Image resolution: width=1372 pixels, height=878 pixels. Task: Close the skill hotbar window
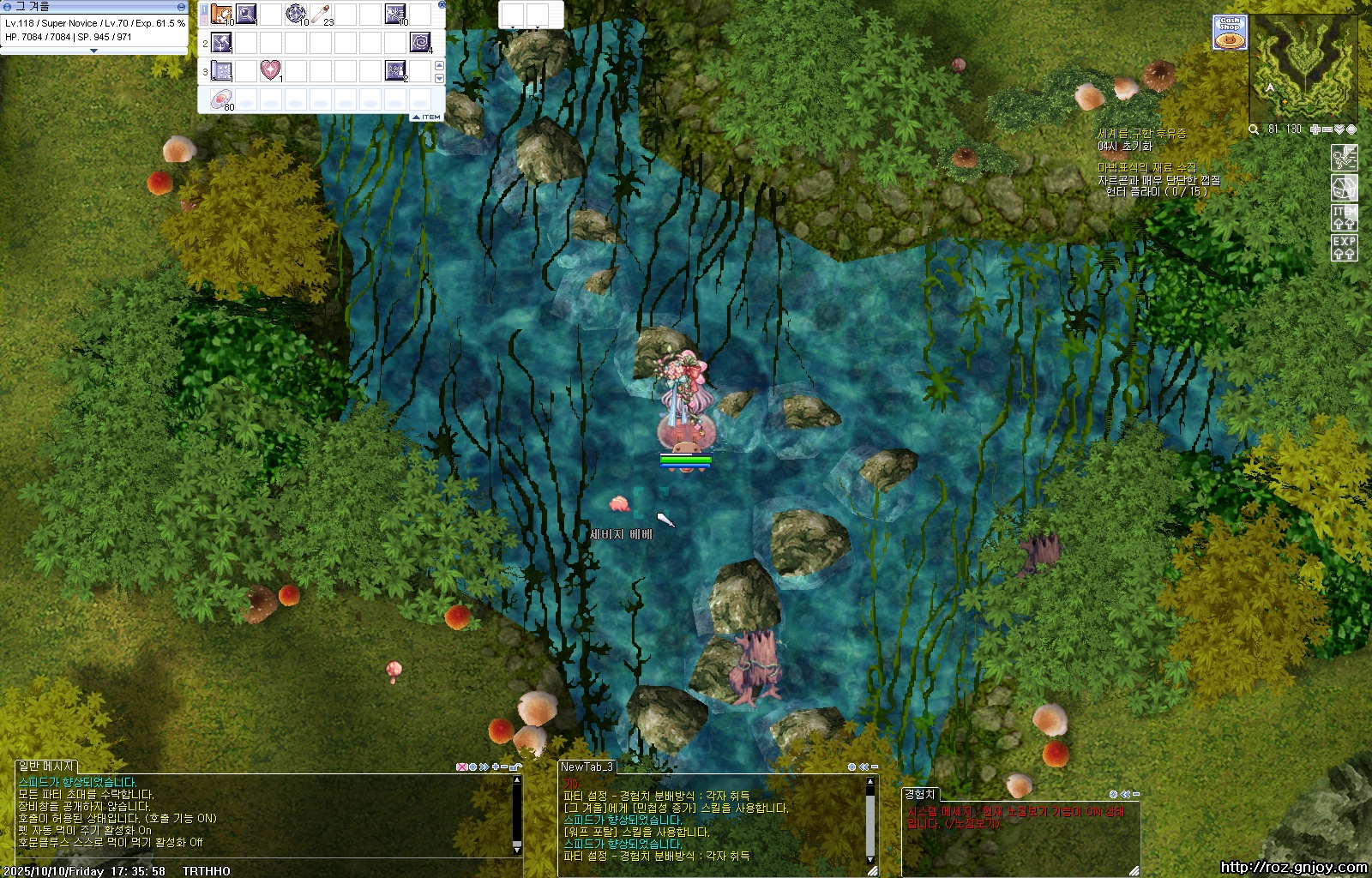(x=442, y=5)
